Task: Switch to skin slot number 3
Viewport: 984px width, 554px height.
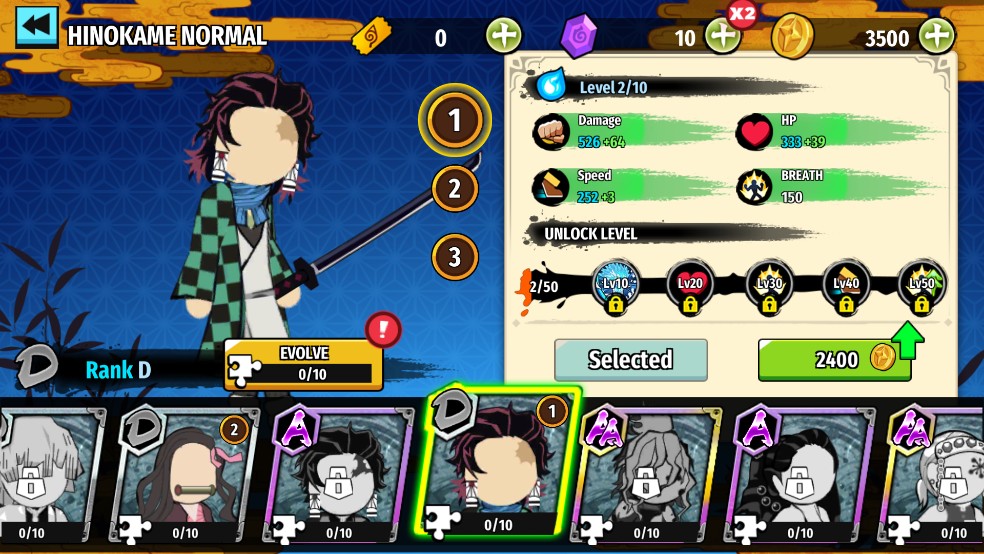Action: [x=454, y=257]
